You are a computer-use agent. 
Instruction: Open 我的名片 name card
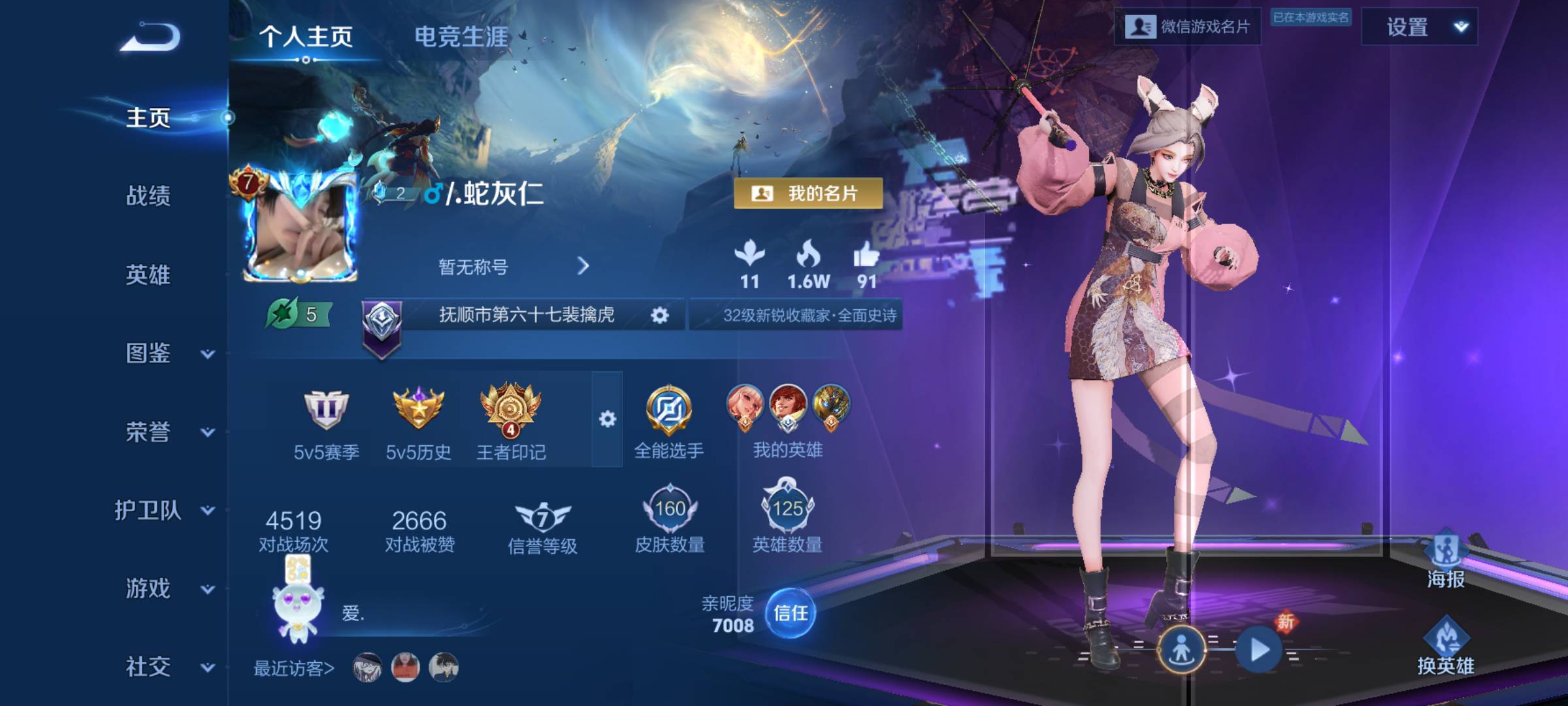808,193
